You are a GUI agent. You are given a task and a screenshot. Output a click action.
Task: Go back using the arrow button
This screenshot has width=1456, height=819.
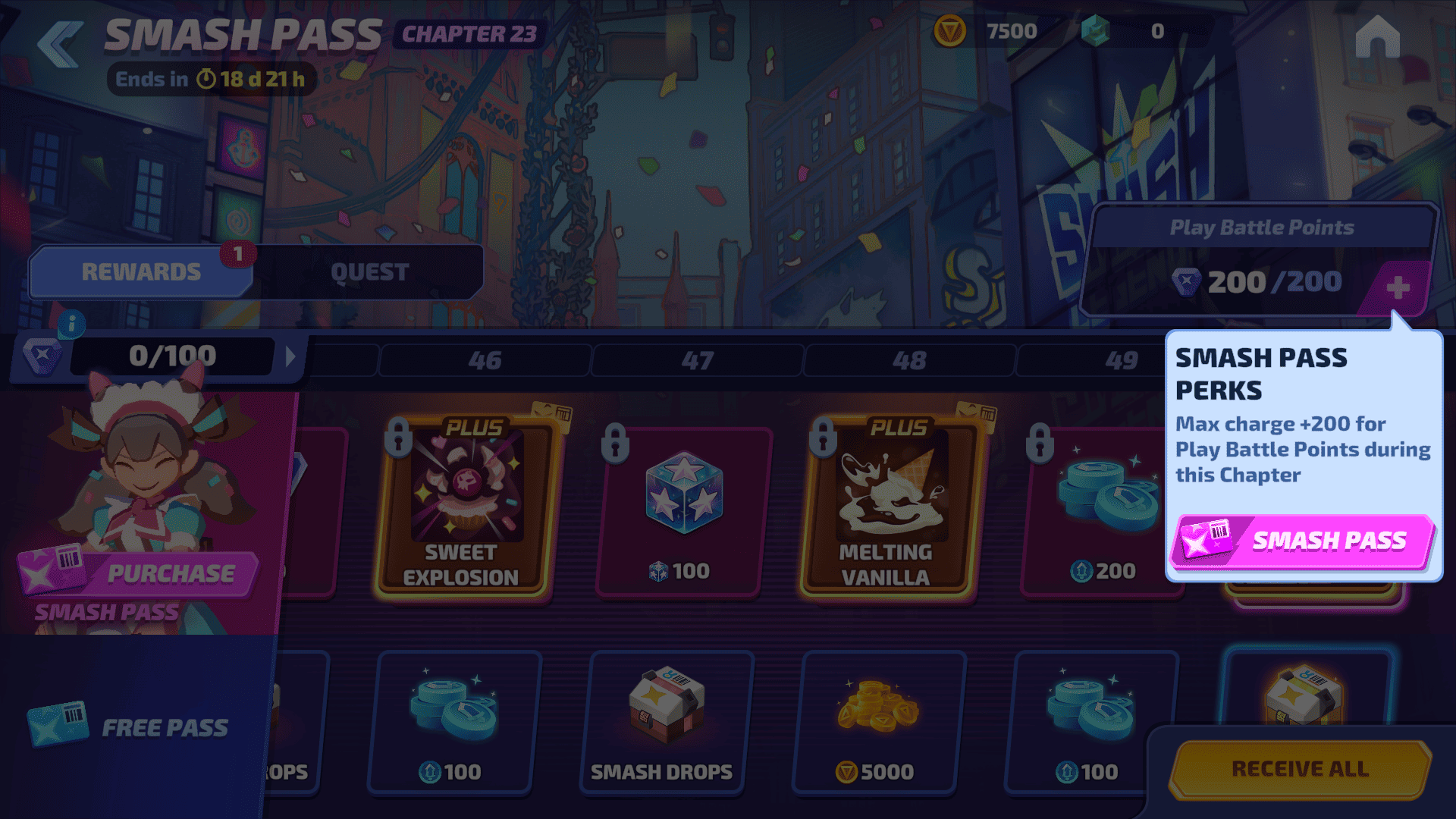coord(61,44)
